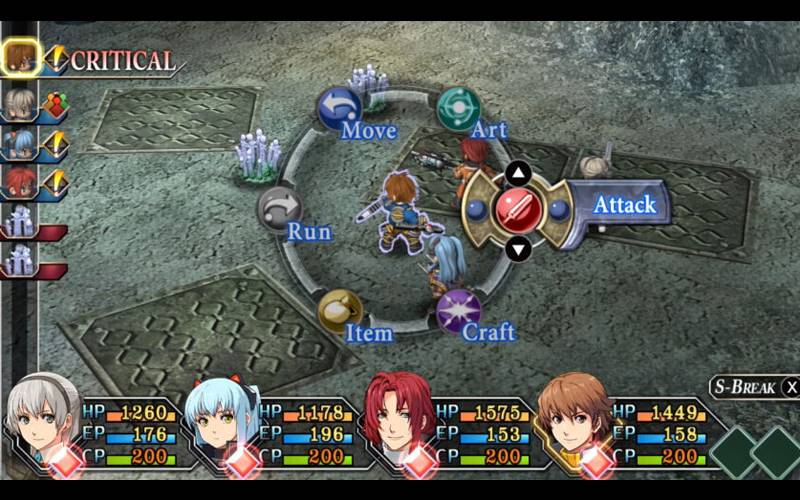This screenshot has height=500, width=800.
Task: Click the up arrow above Attack icon
Action: pos(518,174)
